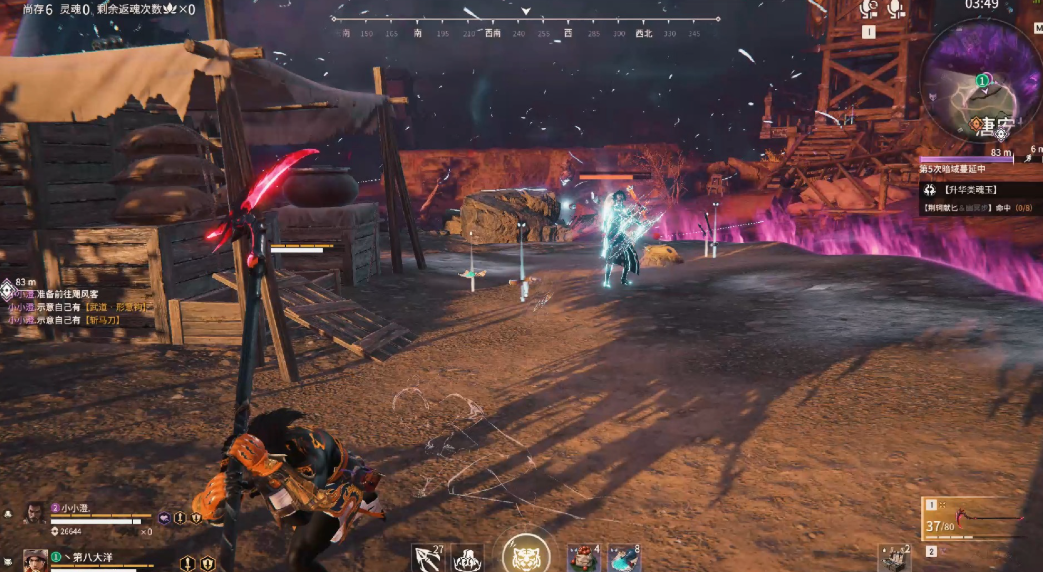Activate the tiger ultimate ability icon

coord(526,553)
